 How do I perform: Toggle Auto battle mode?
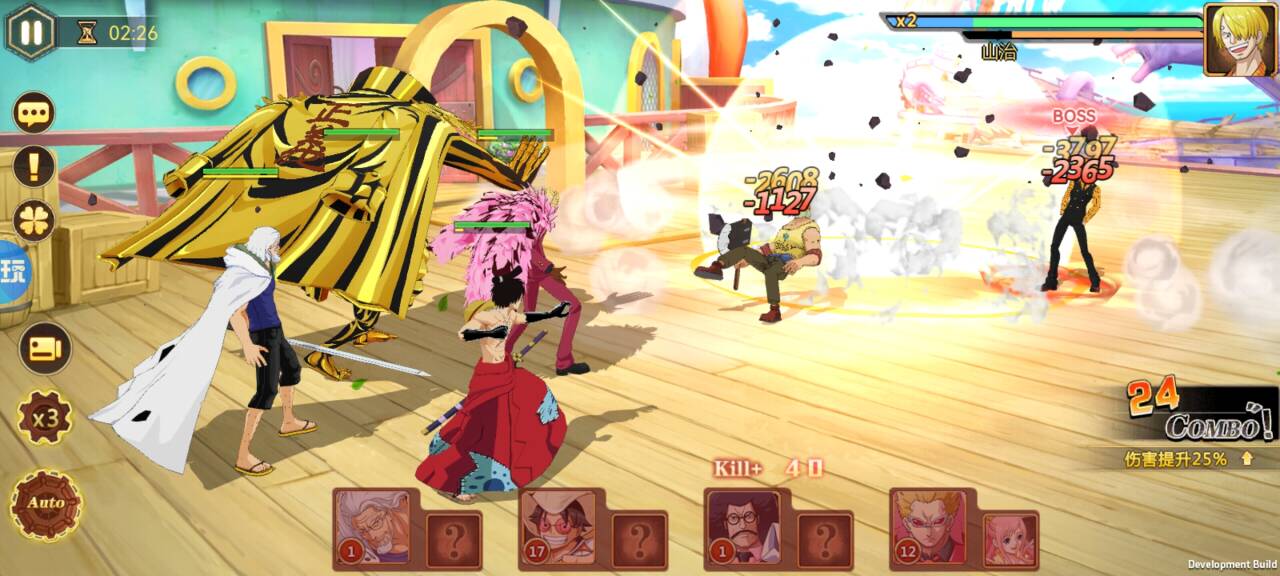coord(46,503)
